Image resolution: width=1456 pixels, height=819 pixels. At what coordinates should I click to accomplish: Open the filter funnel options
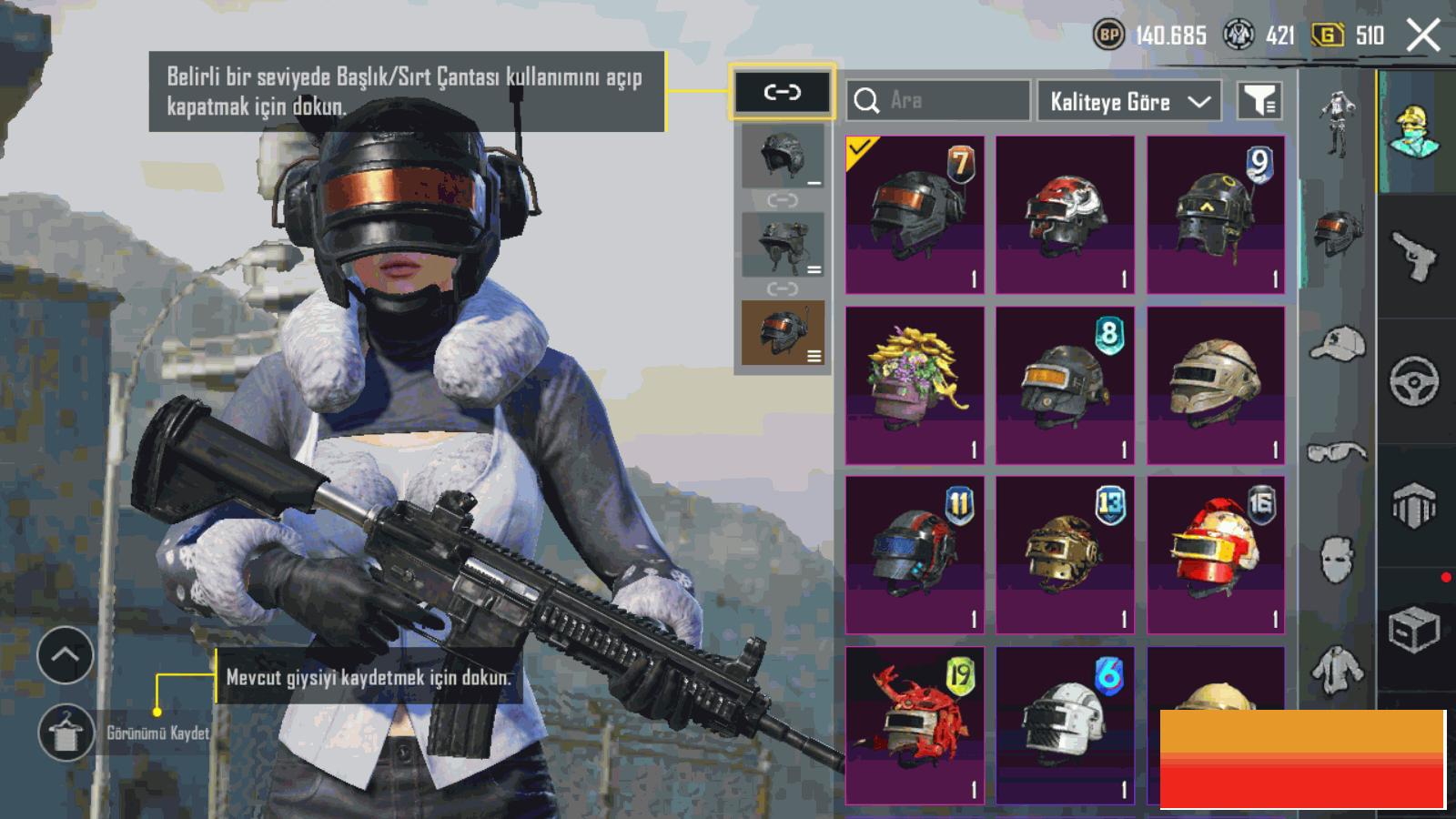coord(1260,101)
